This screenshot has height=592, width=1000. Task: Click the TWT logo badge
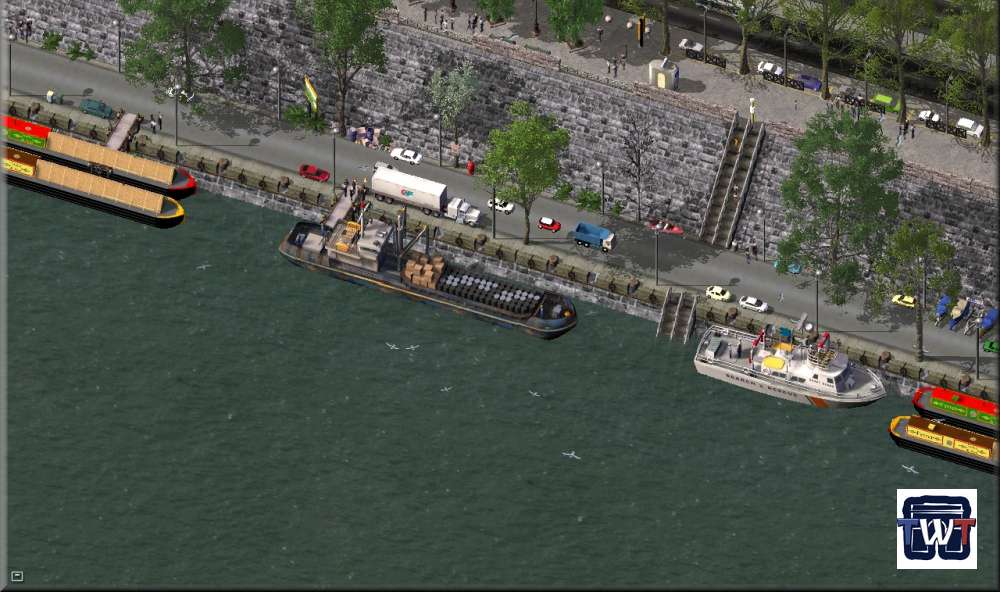point(936,529)
